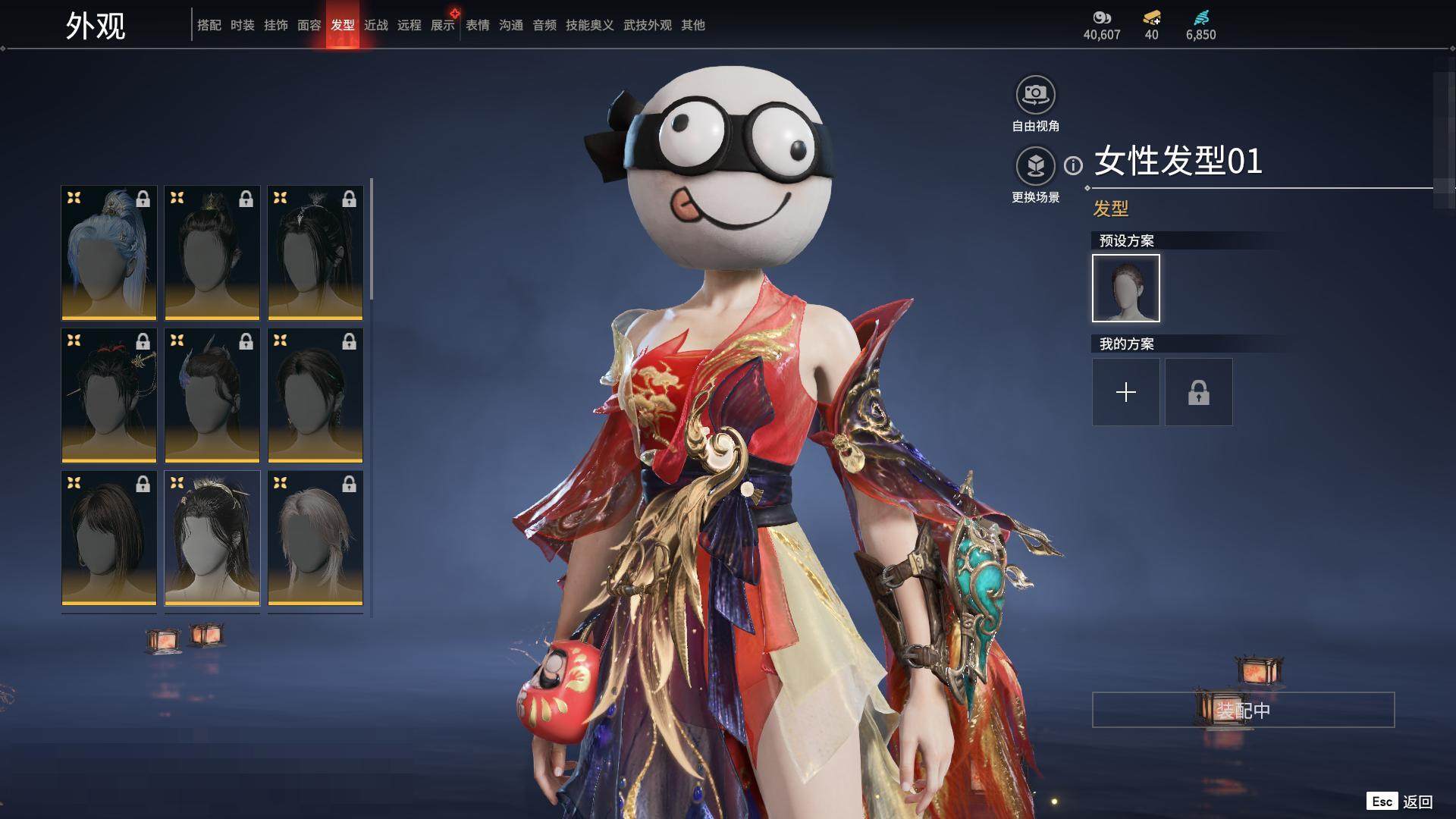Open the 展示 display tab

pos(442,25)
